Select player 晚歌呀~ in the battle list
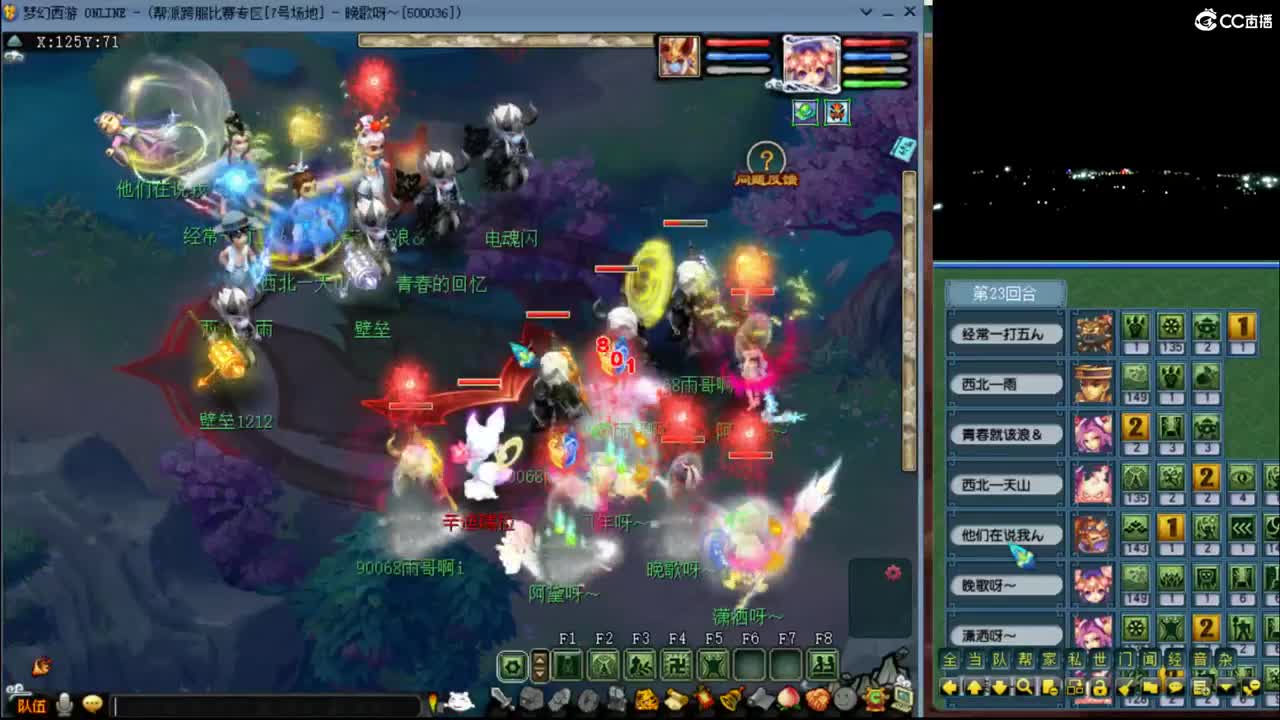 pos(1005,585)
